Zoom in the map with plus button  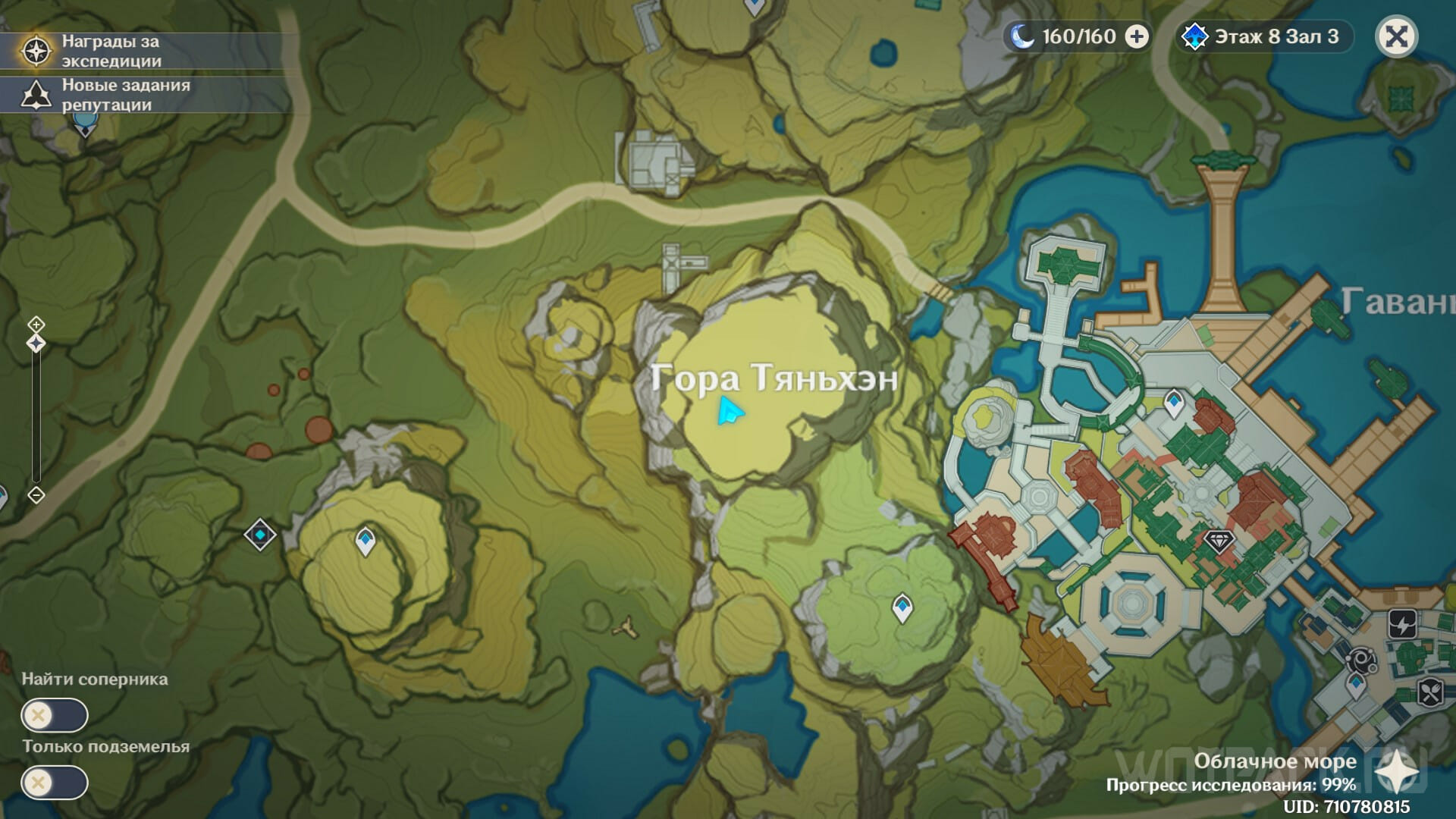(36, 325)
